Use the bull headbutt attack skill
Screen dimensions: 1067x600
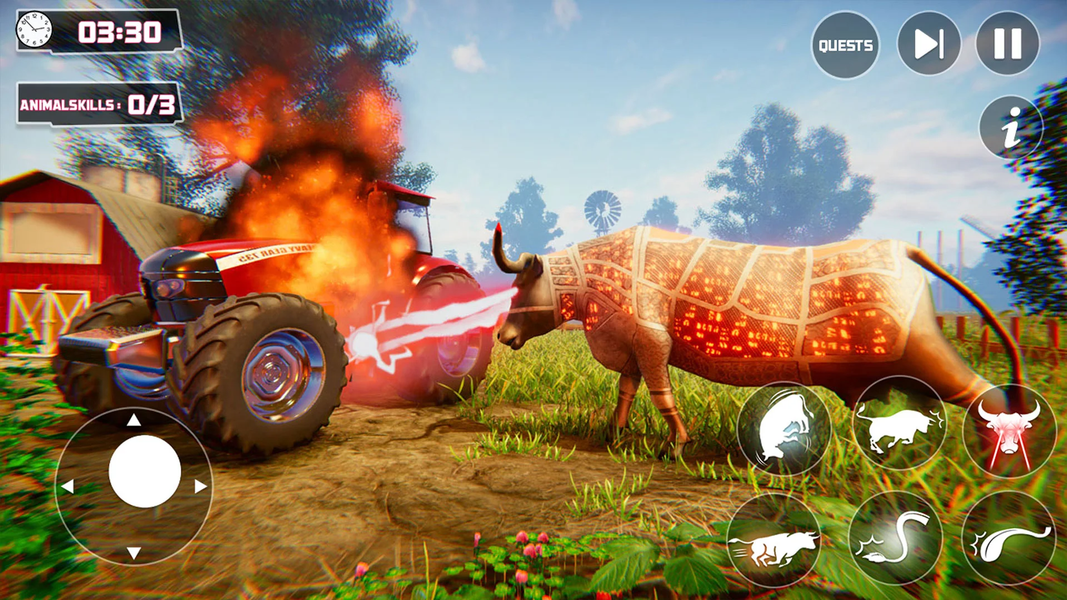point(897,423)
